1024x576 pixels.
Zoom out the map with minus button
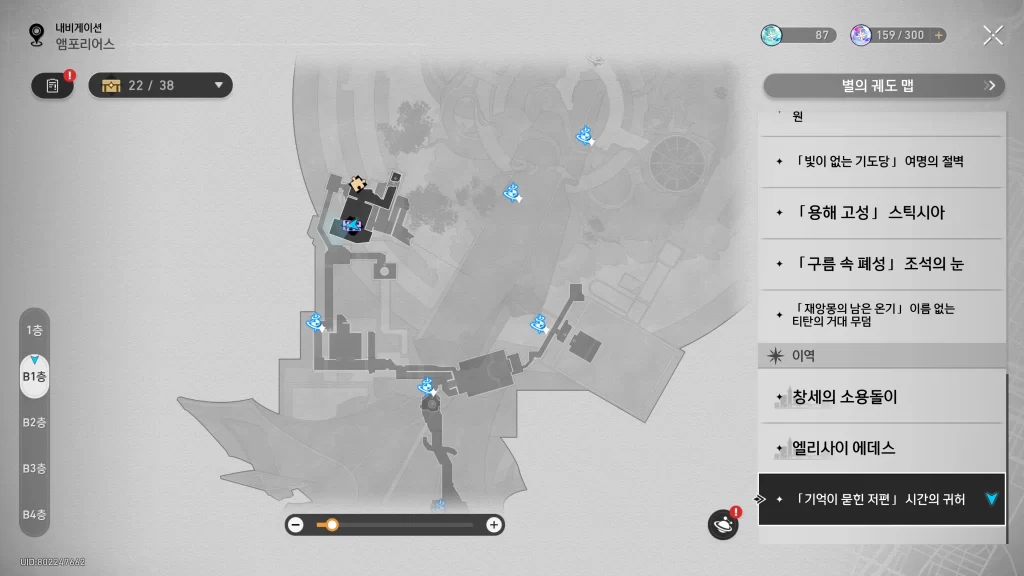[x=296, y=524]
